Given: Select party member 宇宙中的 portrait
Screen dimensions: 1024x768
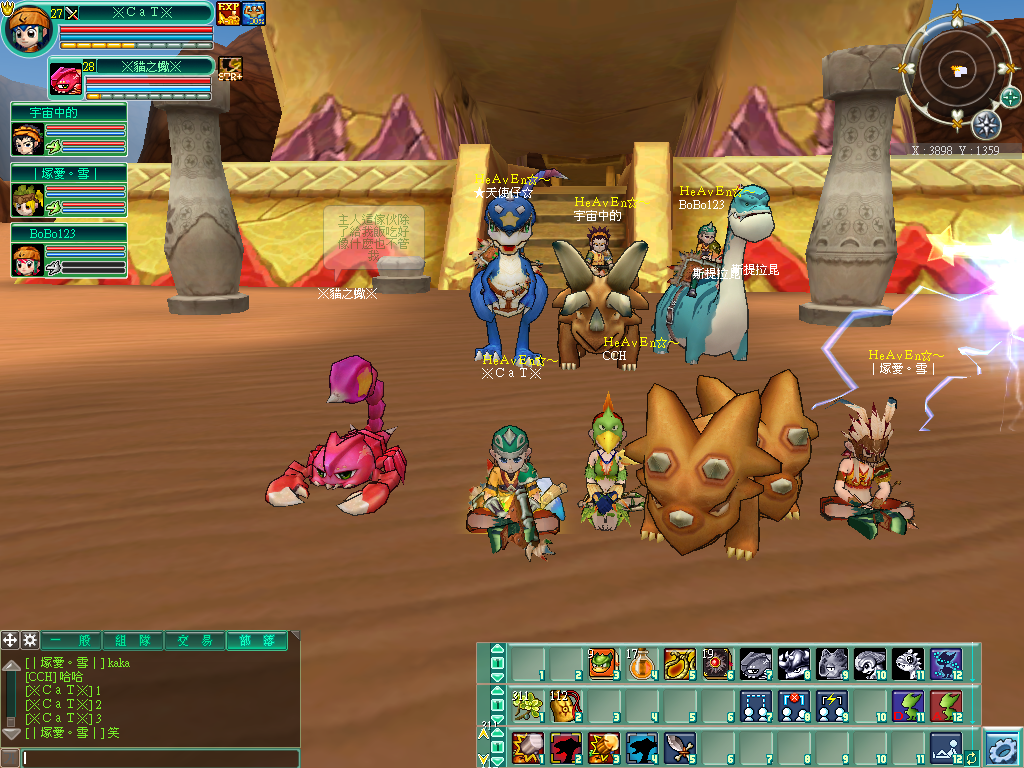Looking at the screenshot, I should click(27, 138).
